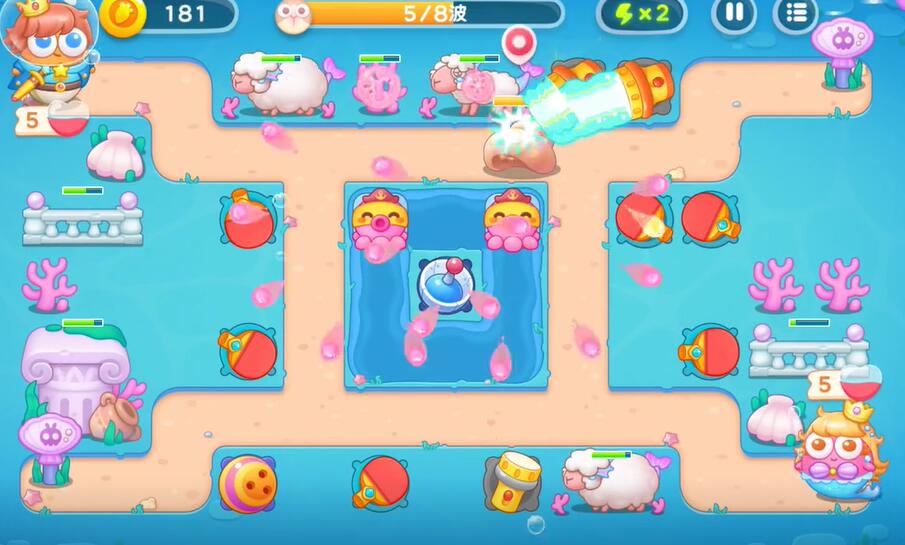The image size is (905, 545).
Task: Open the list menu button
Action: click(796, 14)
